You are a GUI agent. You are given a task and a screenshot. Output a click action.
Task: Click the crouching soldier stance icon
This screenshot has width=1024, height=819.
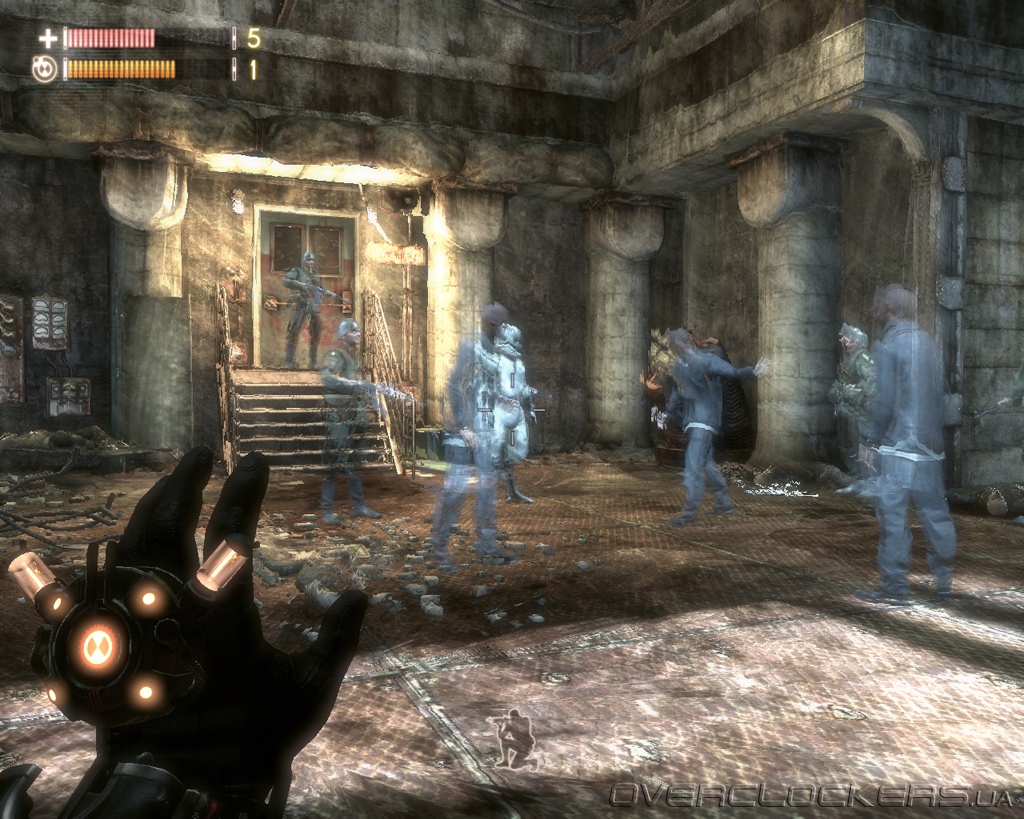click(x=516, y=739)
